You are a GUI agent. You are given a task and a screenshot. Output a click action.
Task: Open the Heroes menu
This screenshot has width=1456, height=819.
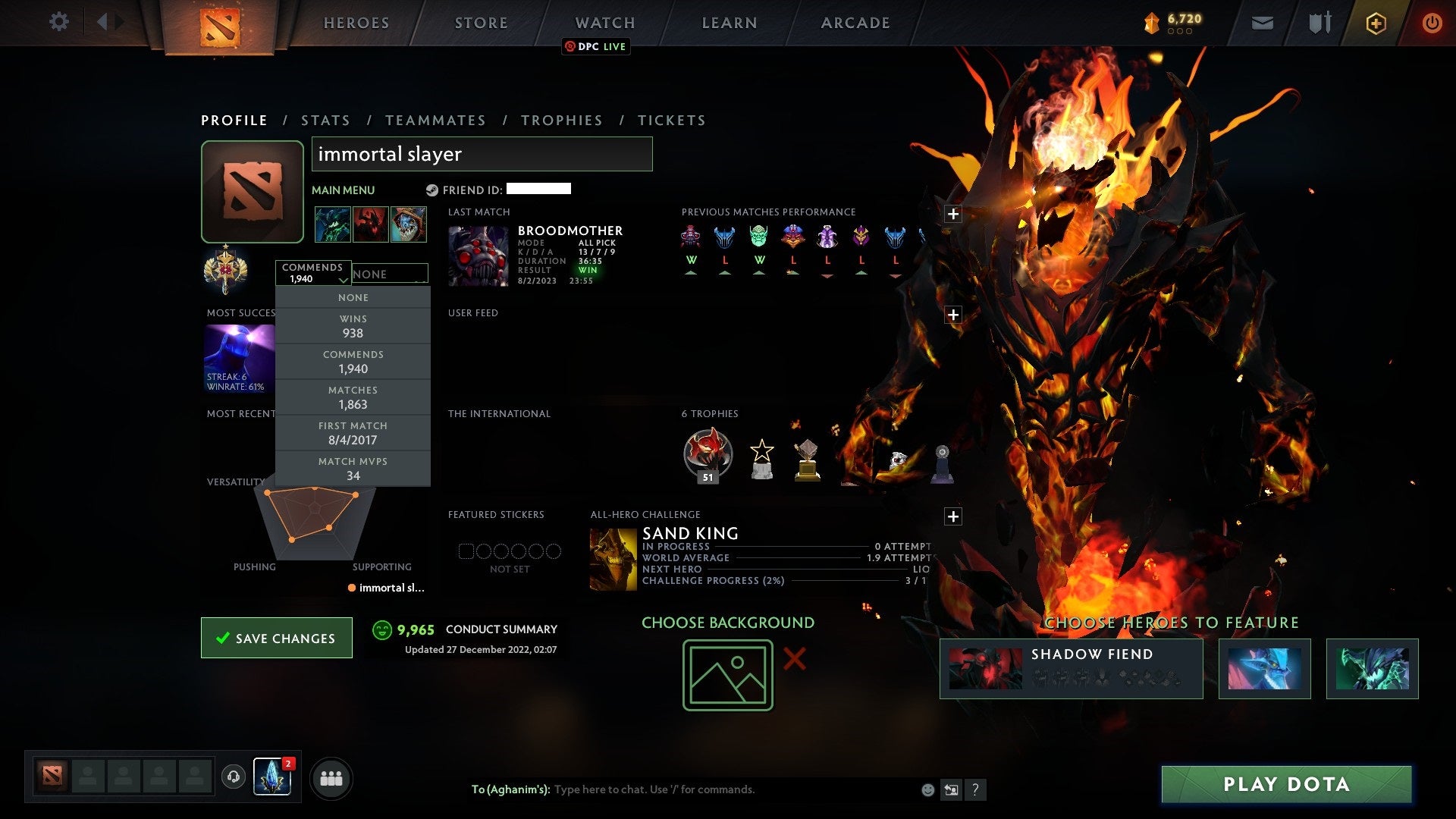[356, 23]
